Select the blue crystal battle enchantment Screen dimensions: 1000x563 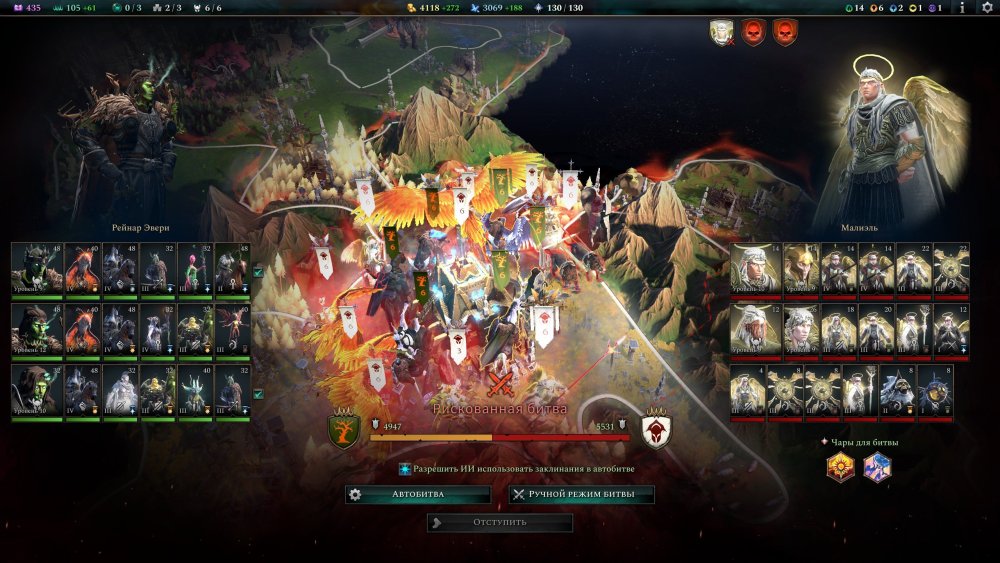click(x=877, y=467)
